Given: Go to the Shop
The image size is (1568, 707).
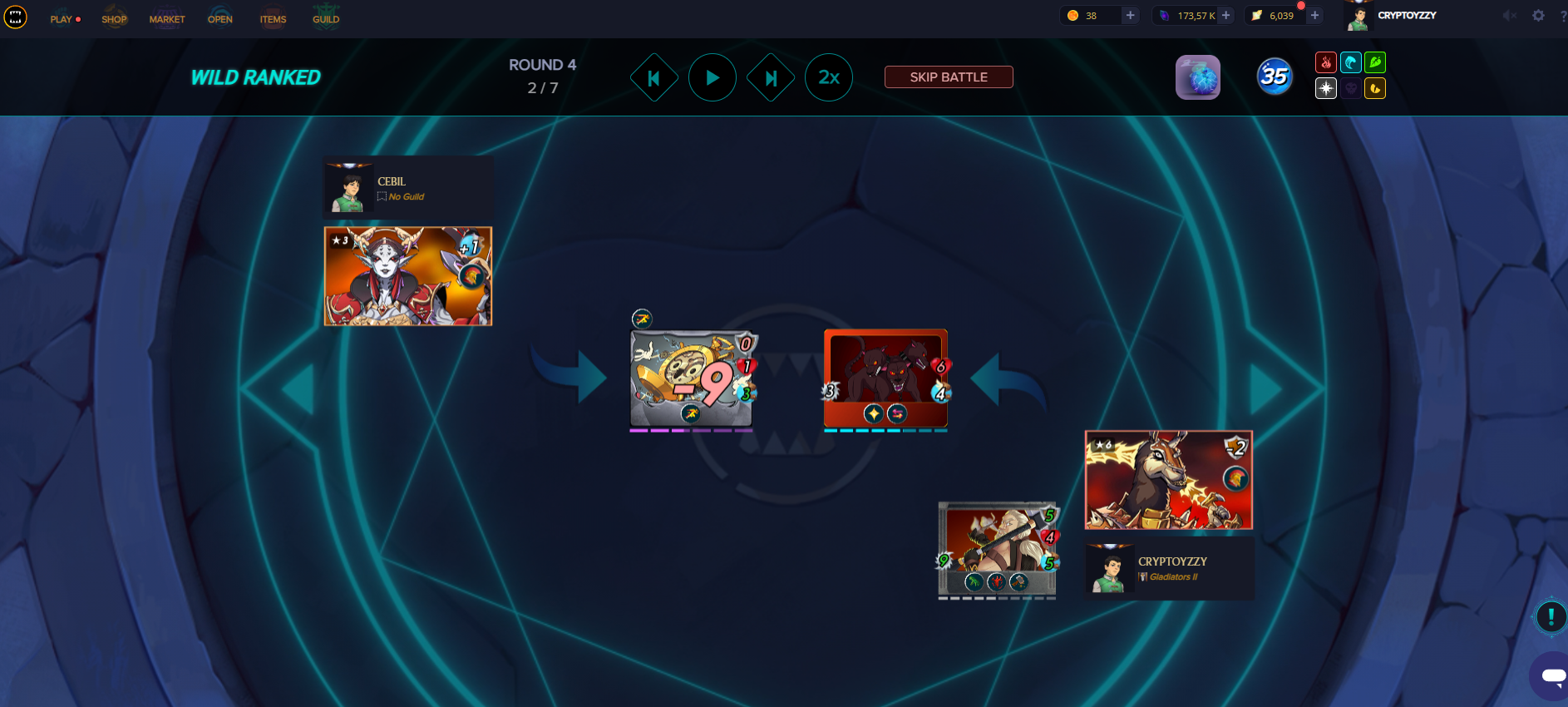Looking at the screenshot, I should coord(115,18).
